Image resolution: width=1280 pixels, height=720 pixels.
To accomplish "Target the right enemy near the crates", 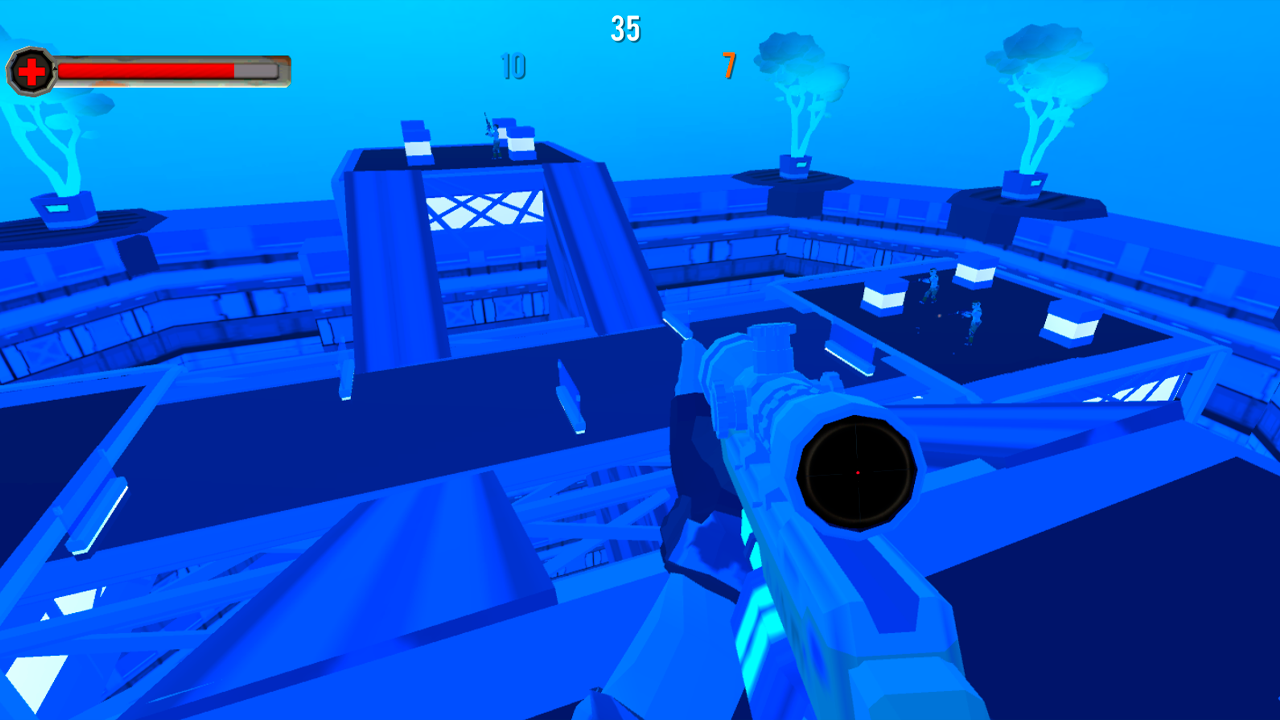I will click(x=975, y=320).
